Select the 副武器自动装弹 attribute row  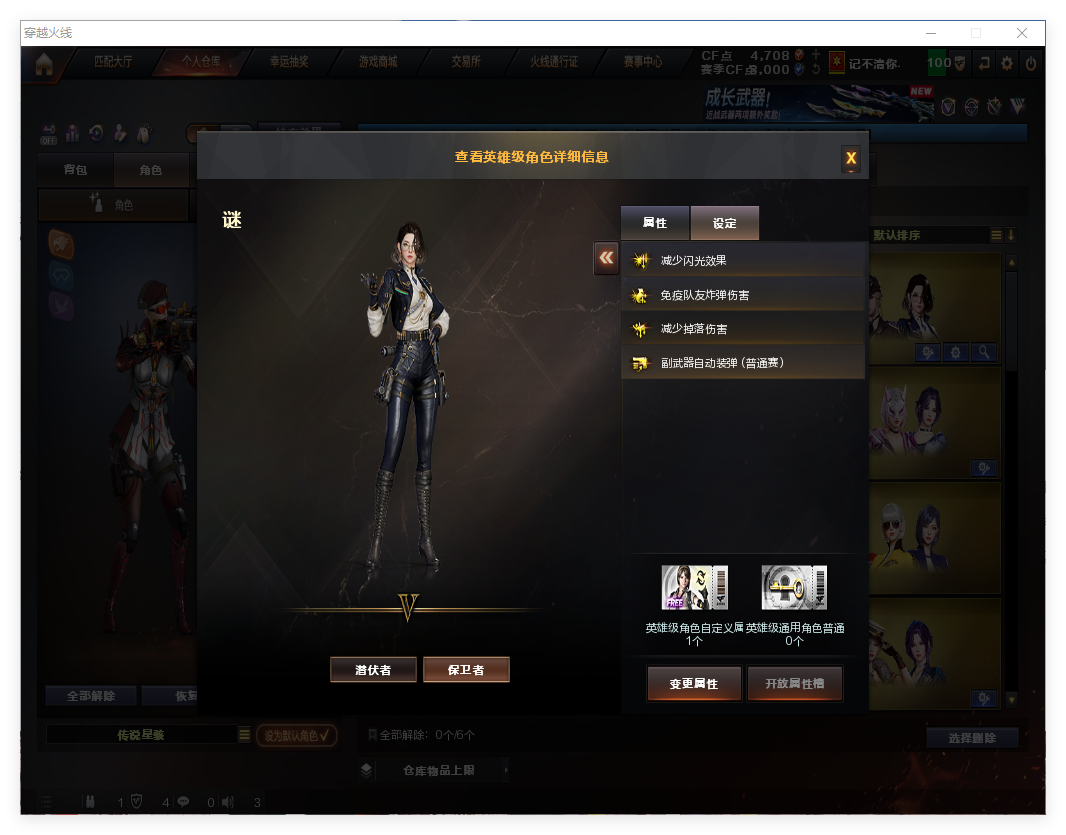pyautogui.click(x=743, y=363)
